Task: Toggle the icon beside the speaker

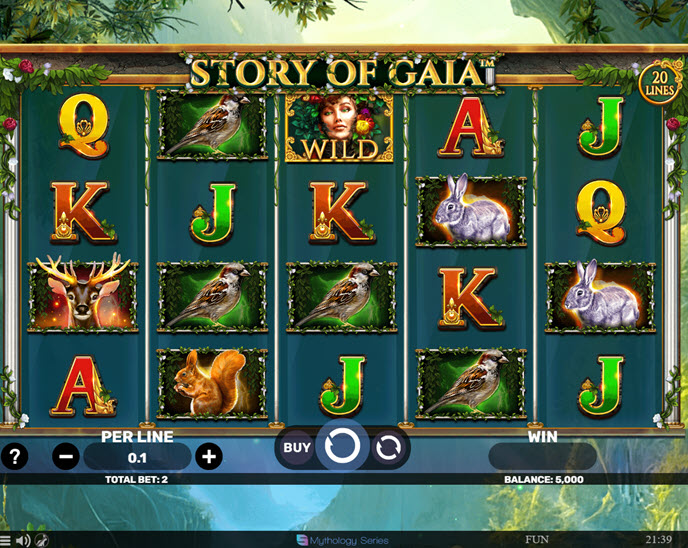Action: [x=43, y=540]
